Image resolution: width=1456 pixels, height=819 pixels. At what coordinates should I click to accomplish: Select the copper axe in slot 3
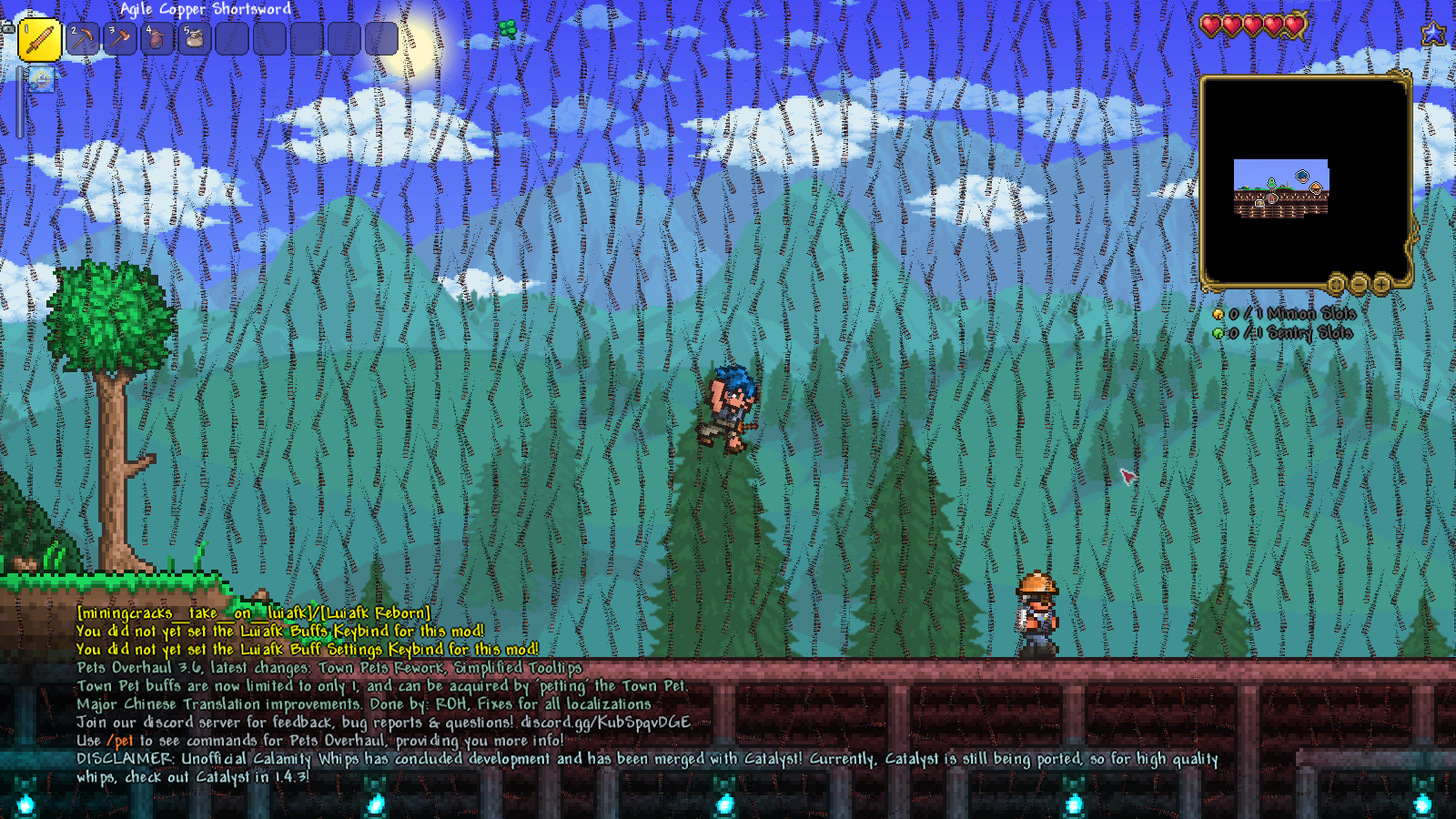pyautogui.click(x=120, y=39)
